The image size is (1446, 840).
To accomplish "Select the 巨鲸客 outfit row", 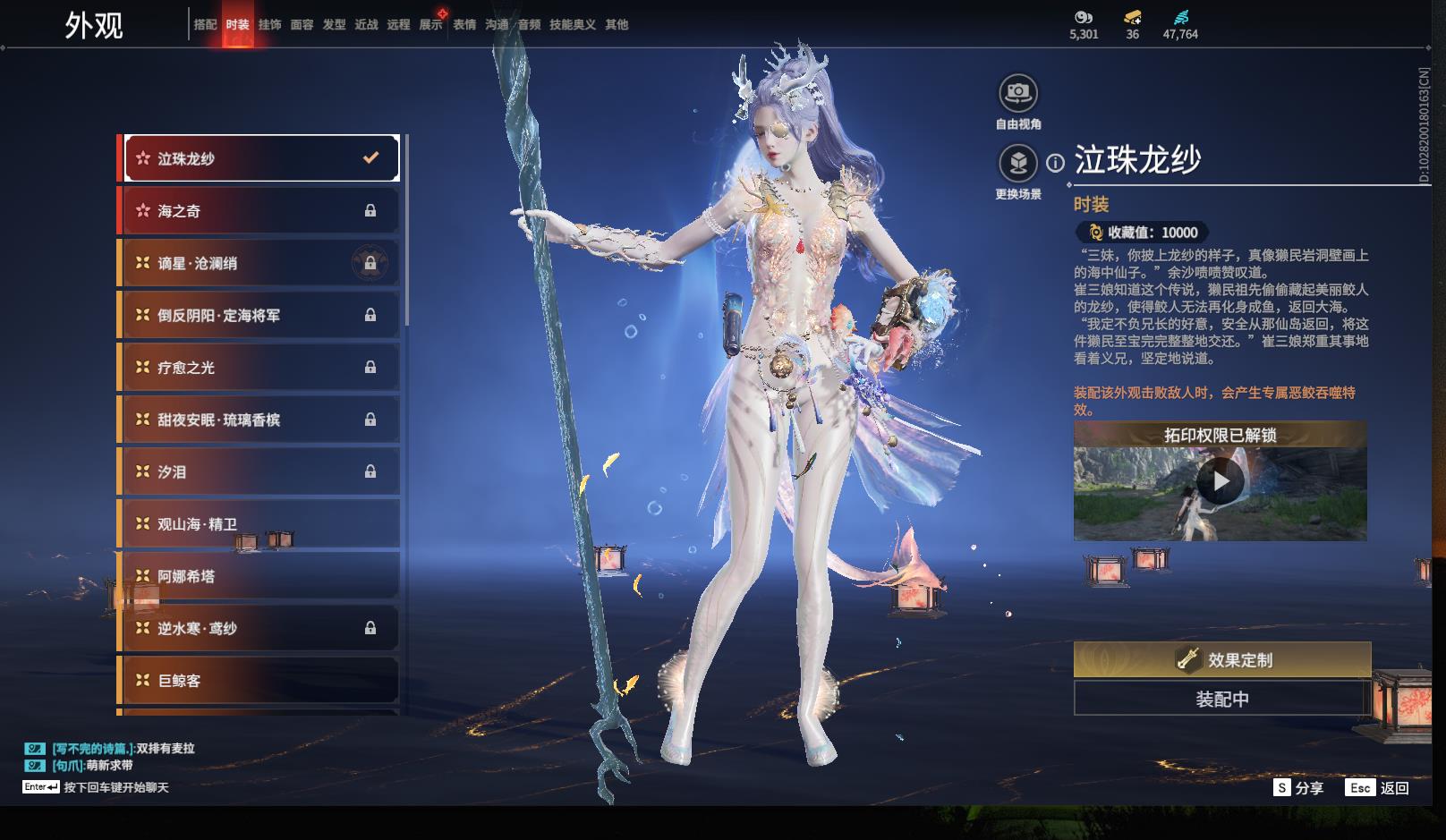I will click(259, 681).
